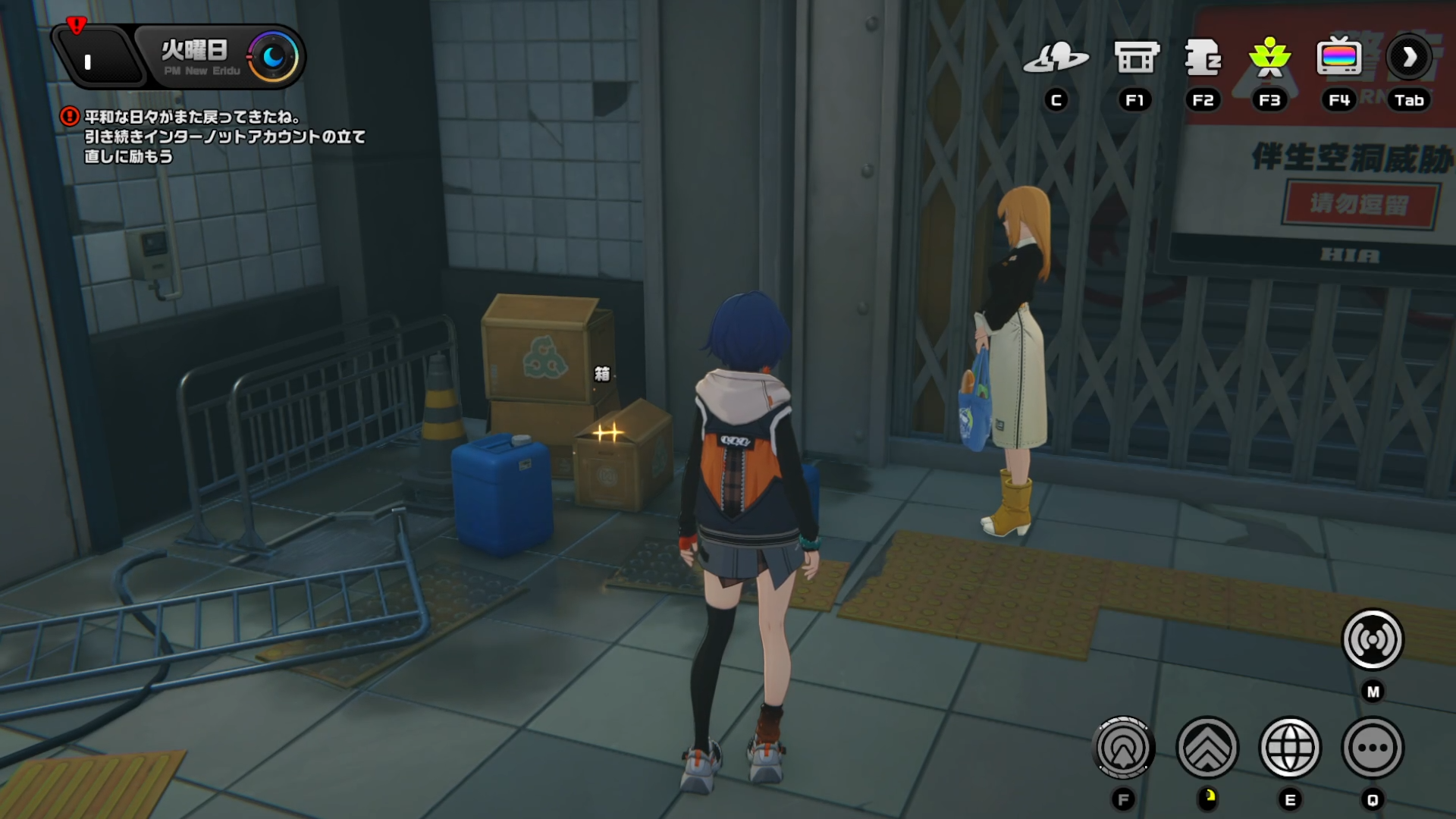The image size is (1456, 819).
Task: Open the signal-wave map button
Action: click(1373, 640)
